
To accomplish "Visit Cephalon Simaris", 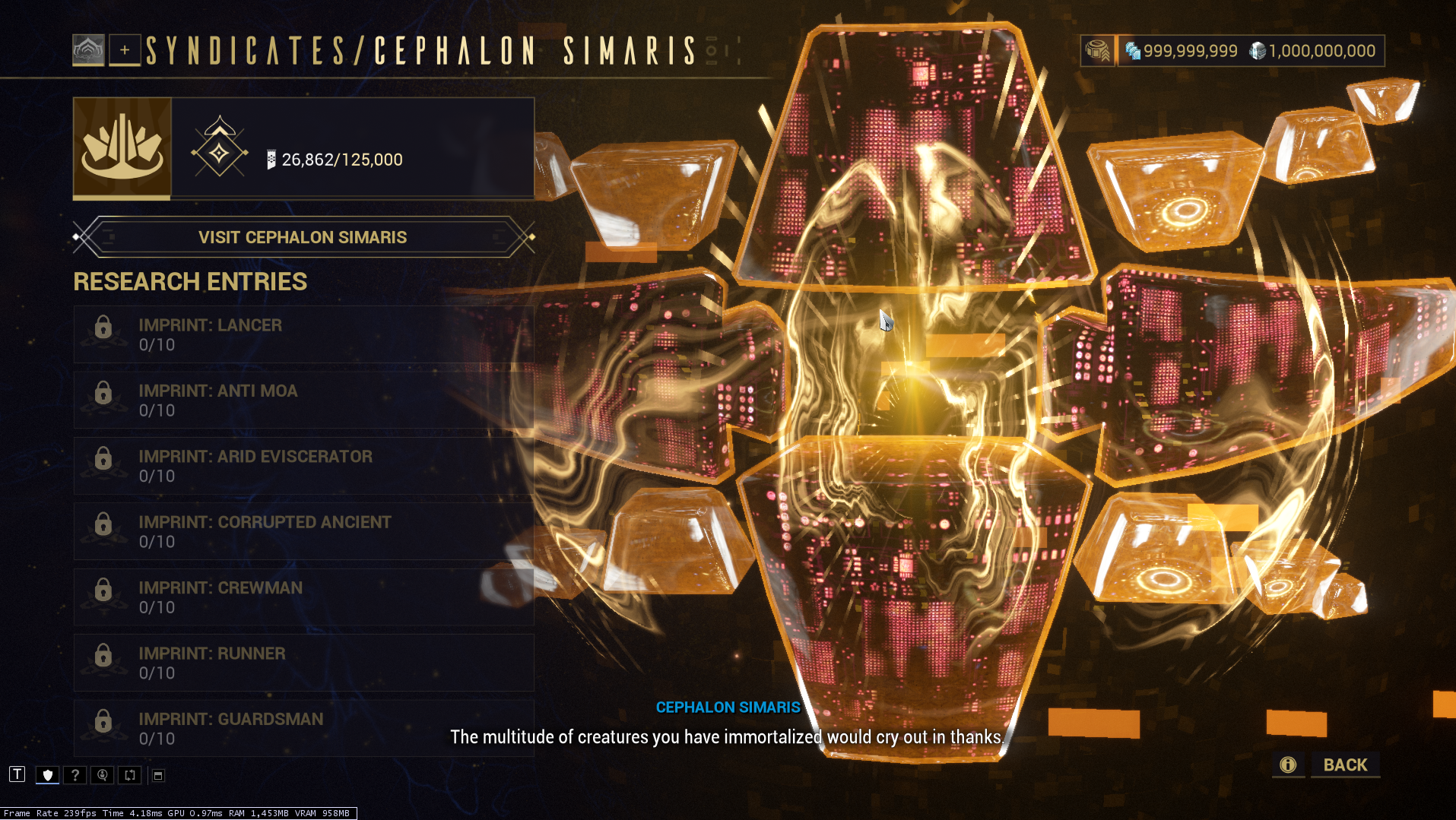I will click(x=303, y=237).
